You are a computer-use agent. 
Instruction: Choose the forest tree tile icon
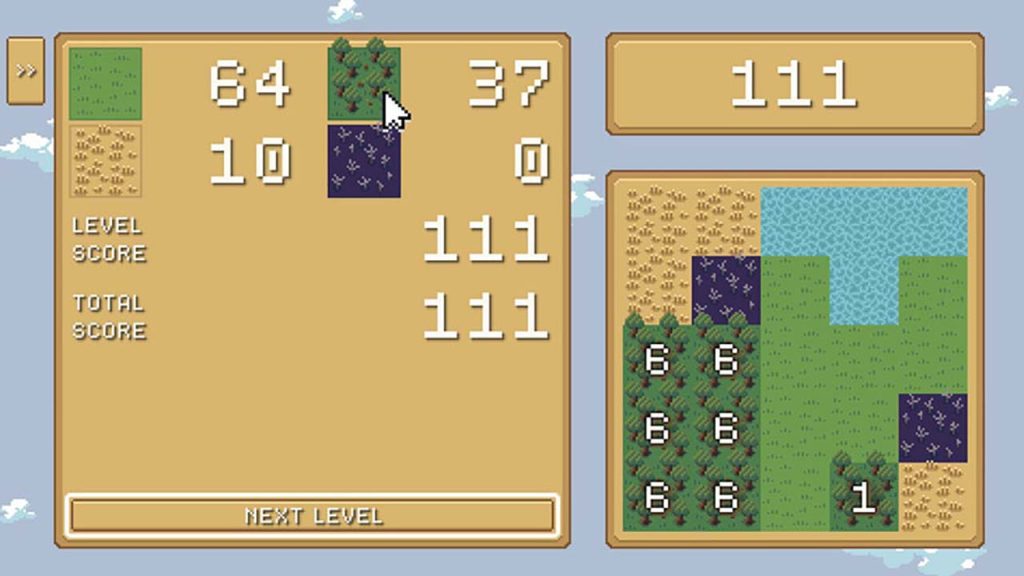coord(363,81)
